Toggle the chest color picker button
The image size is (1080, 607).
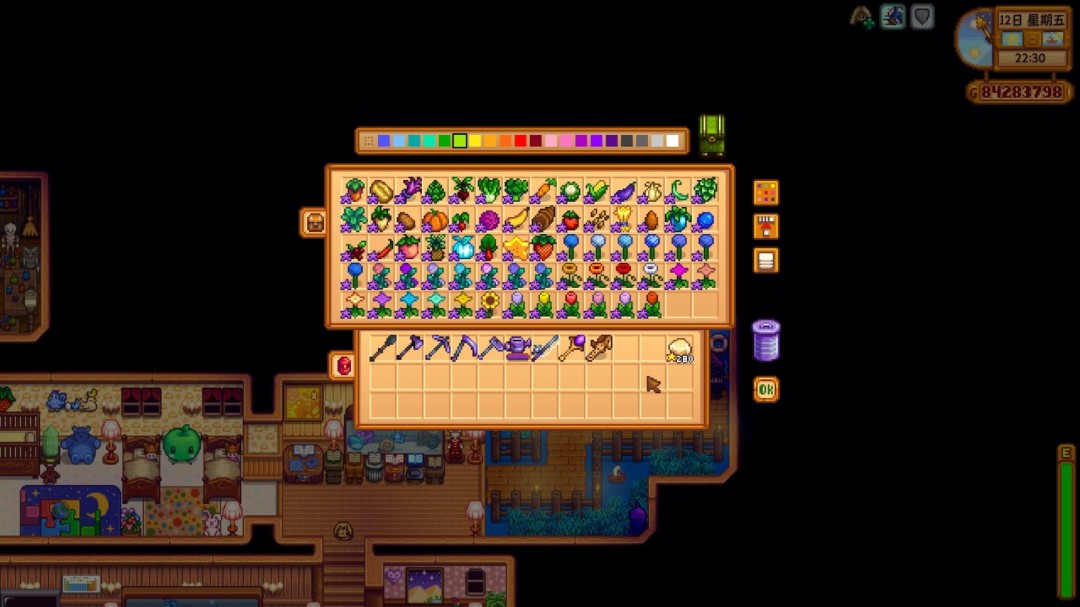[x=766, y=193]
